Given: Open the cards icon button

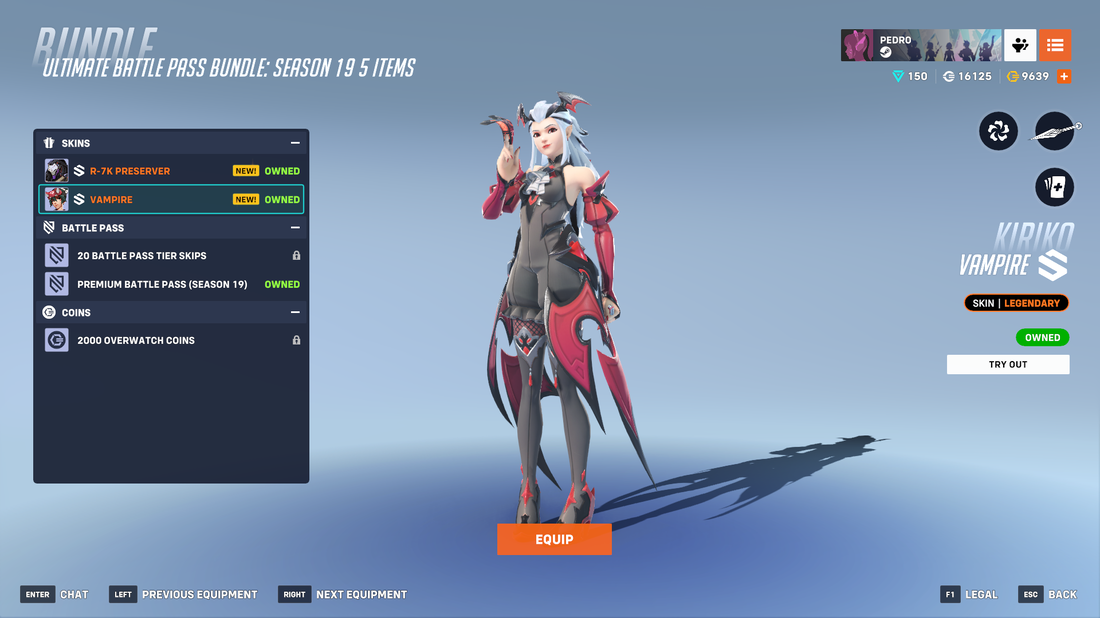Looking at the screenshot, I should [x=1054, y=187].
